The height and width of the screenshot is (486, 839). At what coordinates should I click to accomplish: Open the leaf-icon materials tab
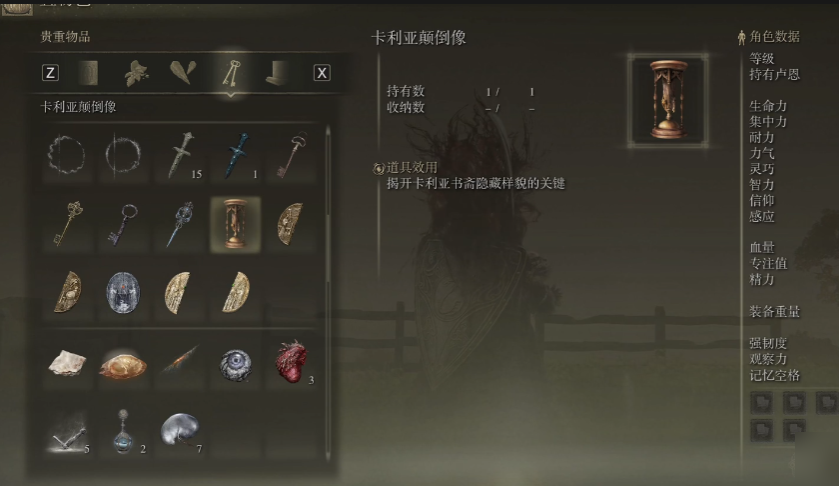[x=136, y=72]
